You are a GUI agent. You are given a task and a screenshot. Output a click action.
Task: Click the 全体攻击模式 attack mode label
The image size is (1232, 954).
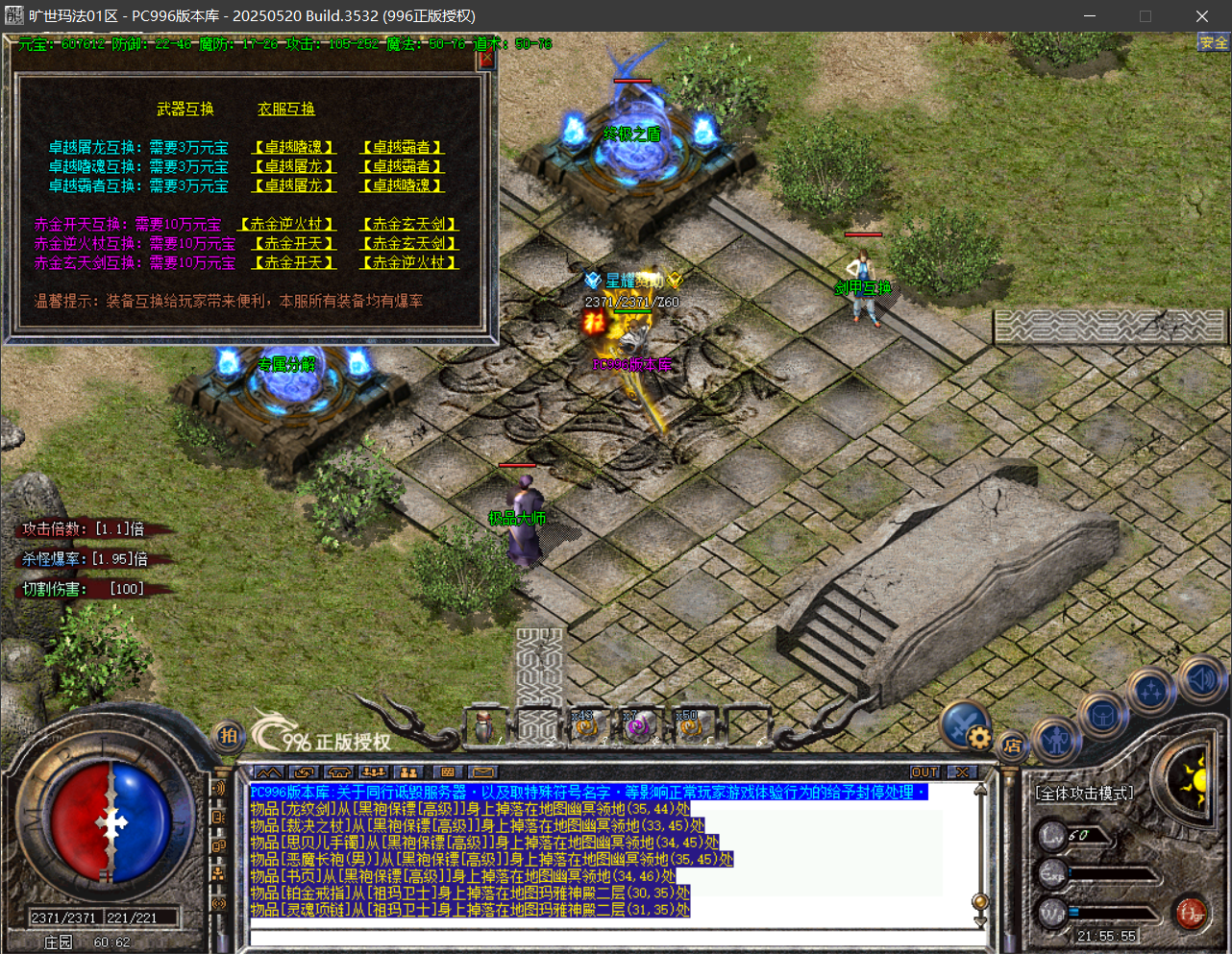(x=1084, y=794)
